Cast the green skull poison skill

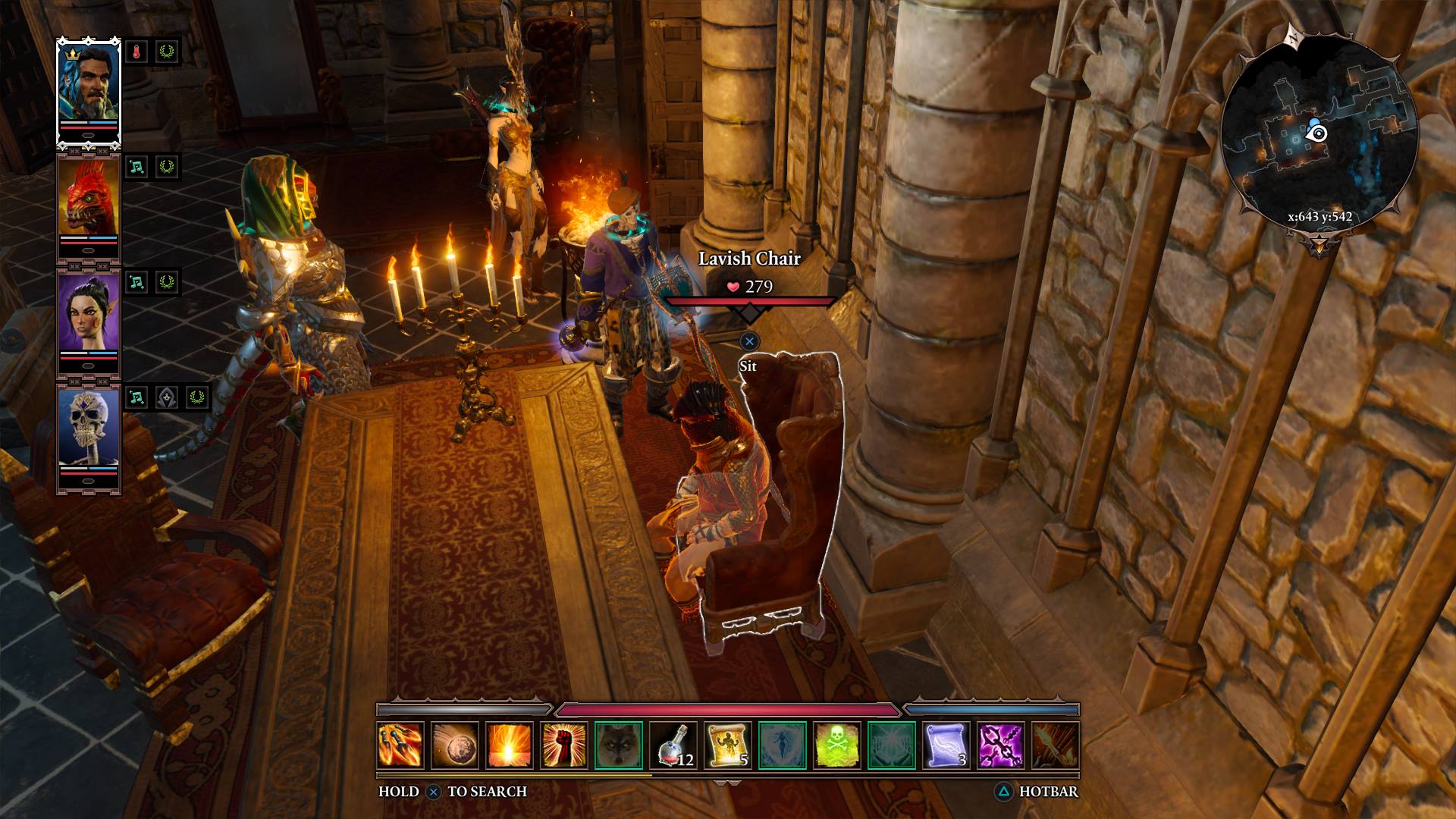tap(837, 745)
